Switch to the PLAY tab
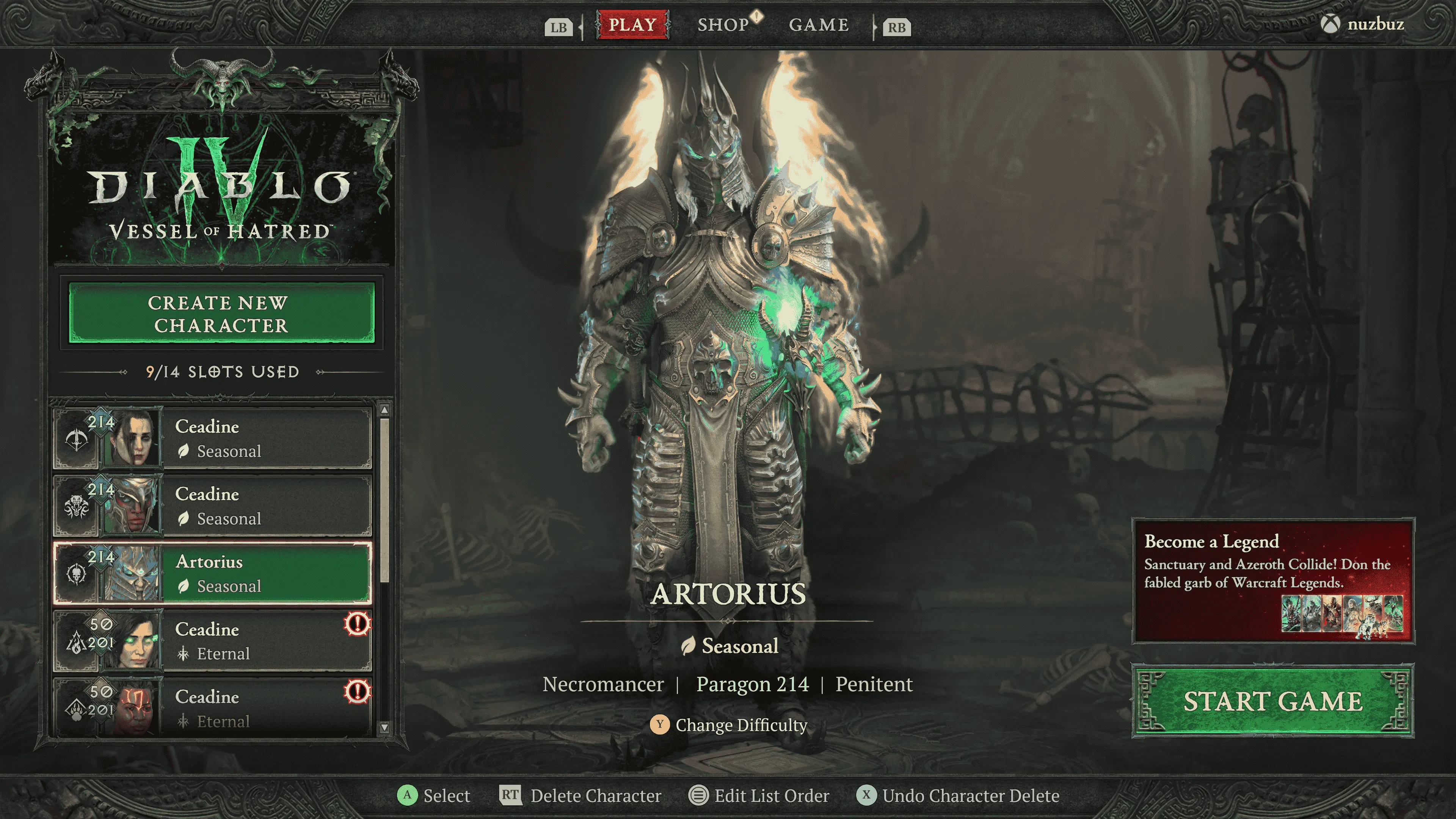 point(632,25)
